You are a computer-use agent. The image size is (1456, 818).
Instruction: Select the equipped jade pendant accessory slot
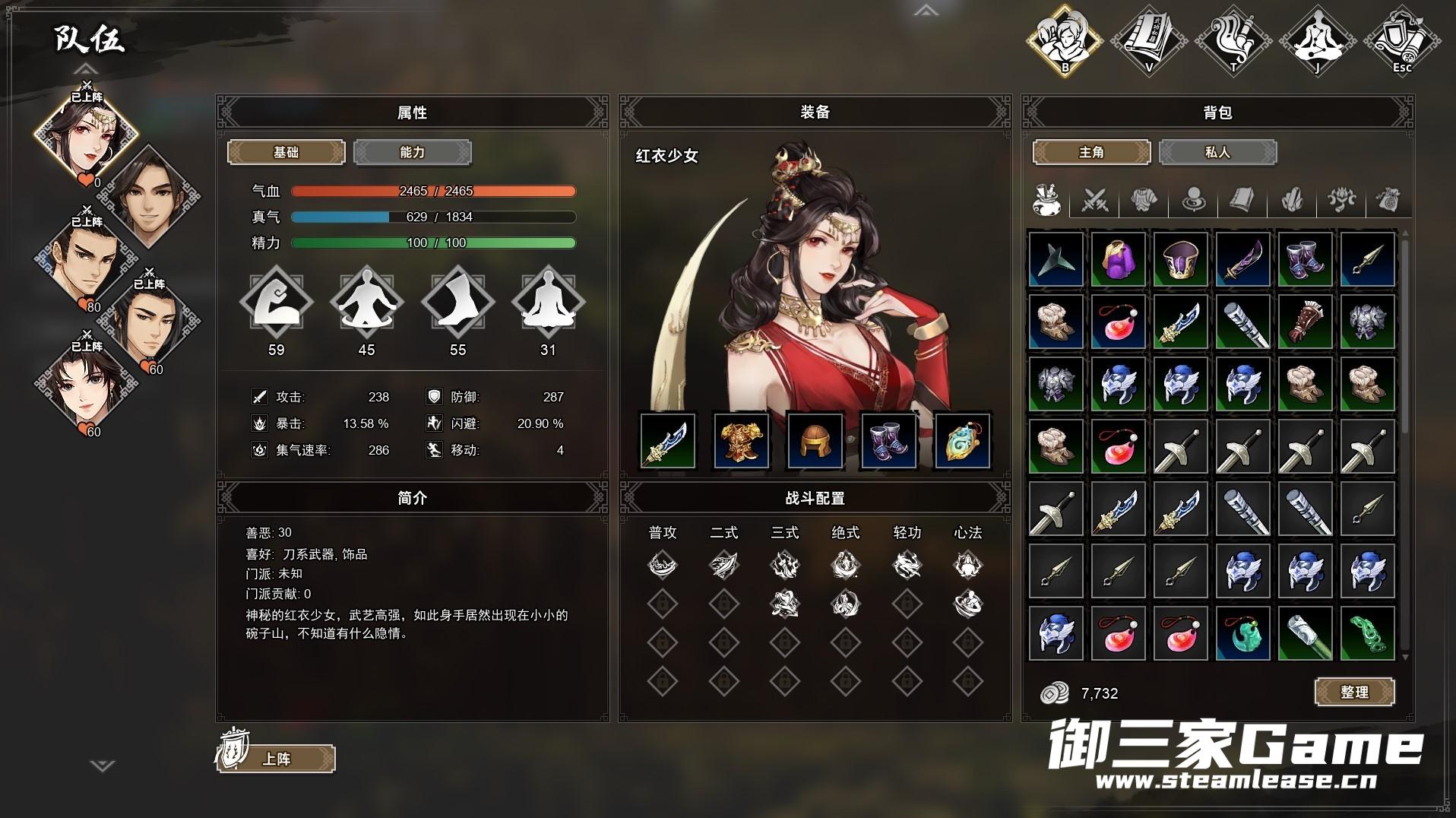coord(961,441)
